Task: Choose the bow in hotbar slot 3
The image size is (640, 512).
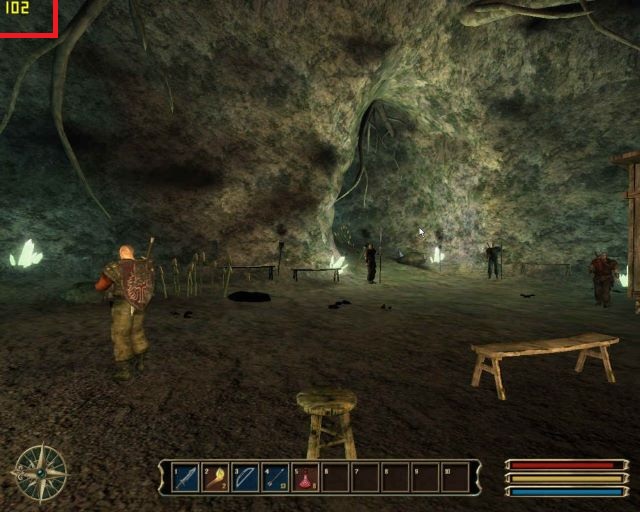Action: coord(246,478)
